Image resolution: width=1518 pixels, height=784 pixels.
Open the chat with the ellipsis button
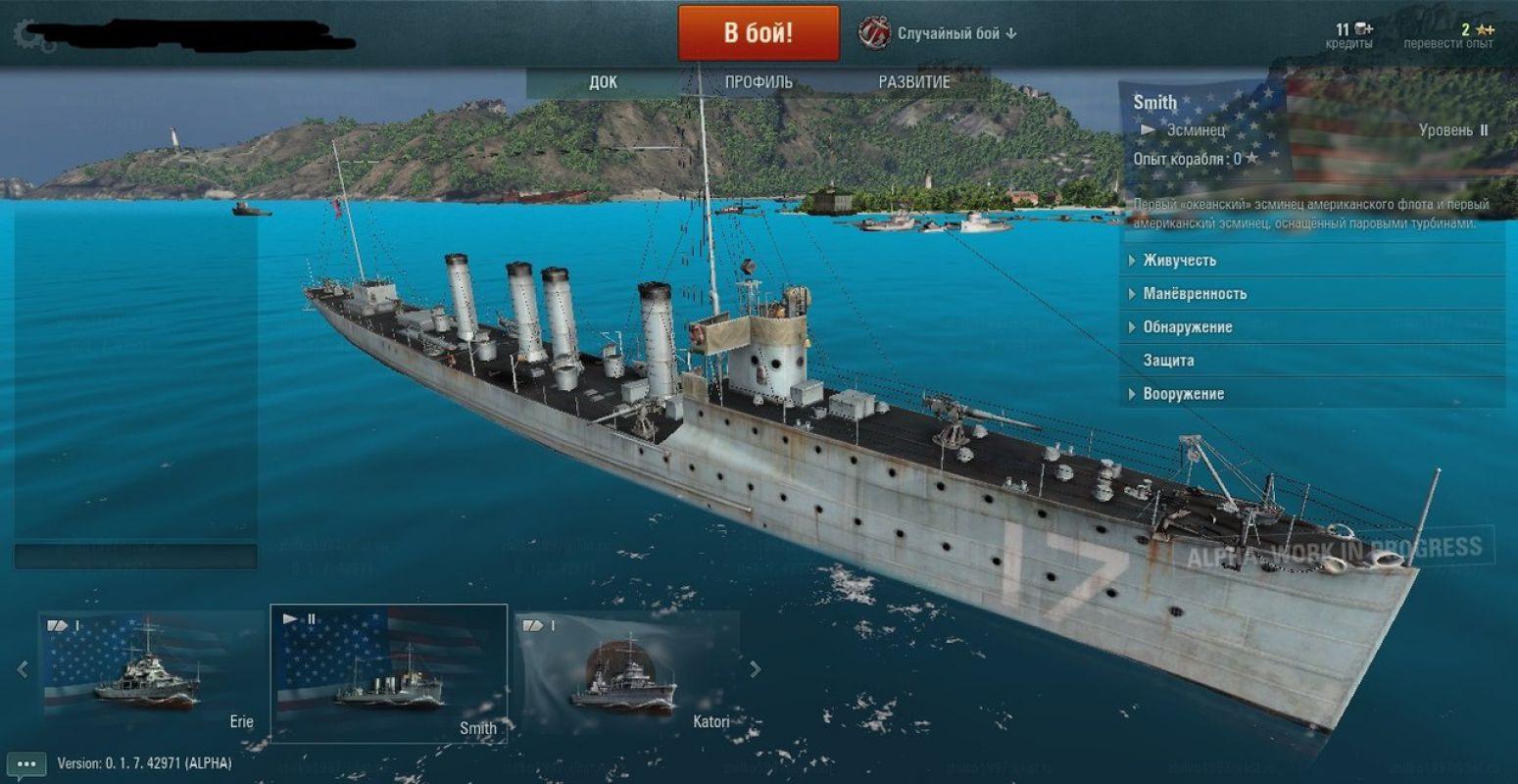[x=25, y=764]
